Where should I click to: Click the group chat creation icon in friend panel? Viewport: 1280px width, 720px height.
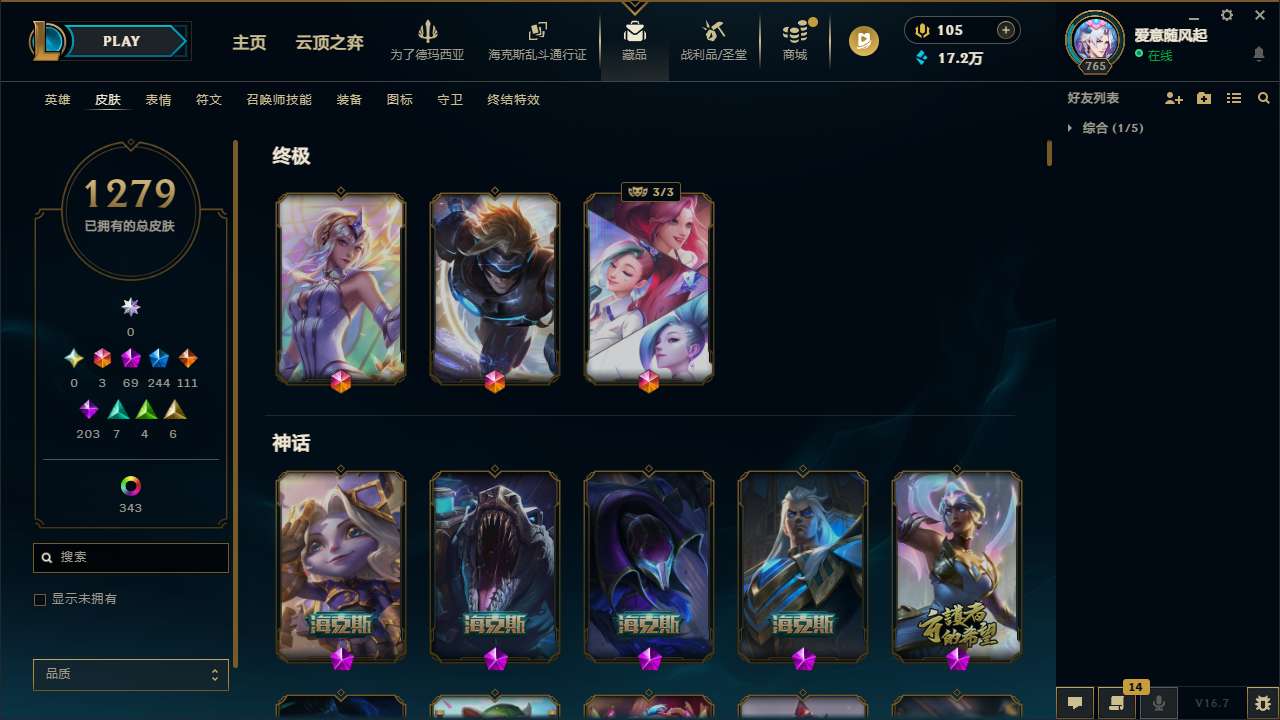pyautogui.click(x=1202, y=97)
